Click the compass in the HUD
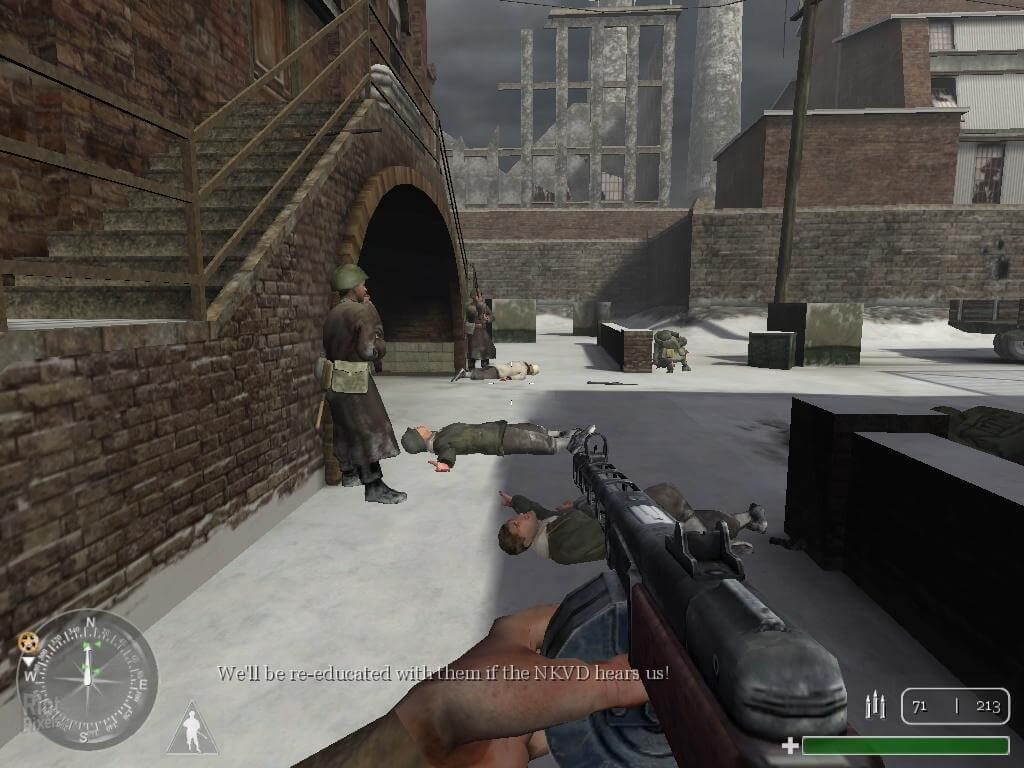Image resolution: width=1024 pixels, height=768 pixels. [x=88, y=679]
